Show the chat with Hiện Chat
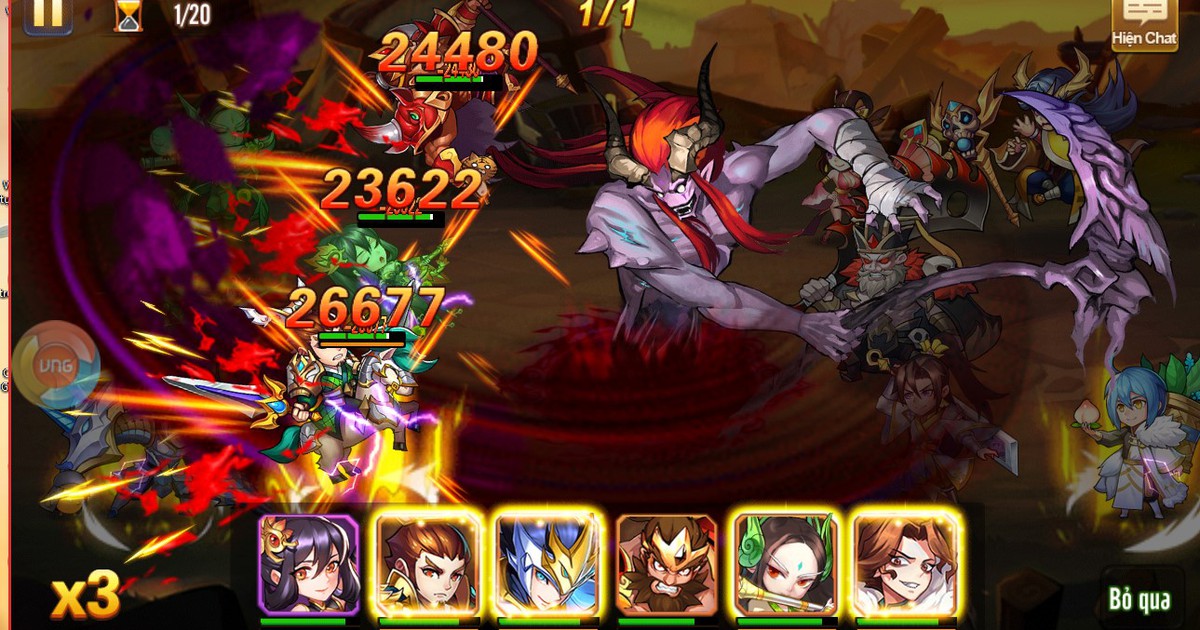Screen dimensions: 1200x630 (1145, 24)
